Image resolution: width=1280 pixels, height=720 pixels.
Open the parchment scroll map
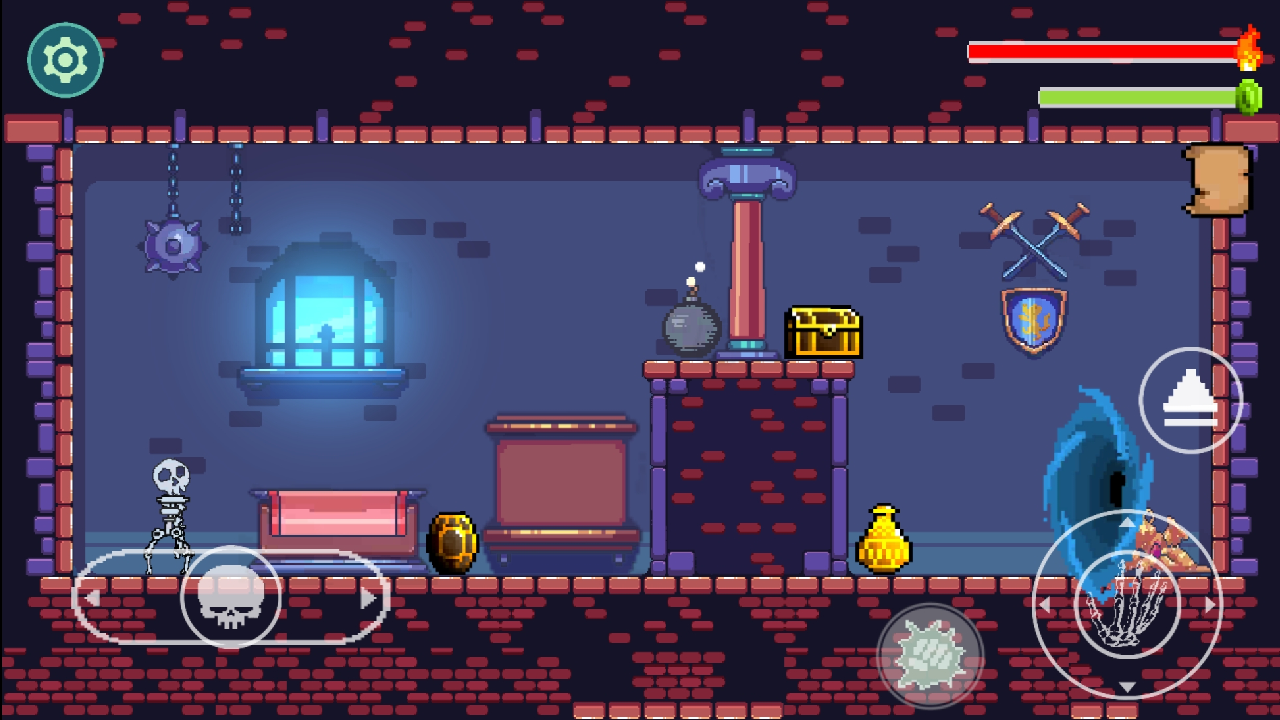(x=1217, y=180)
